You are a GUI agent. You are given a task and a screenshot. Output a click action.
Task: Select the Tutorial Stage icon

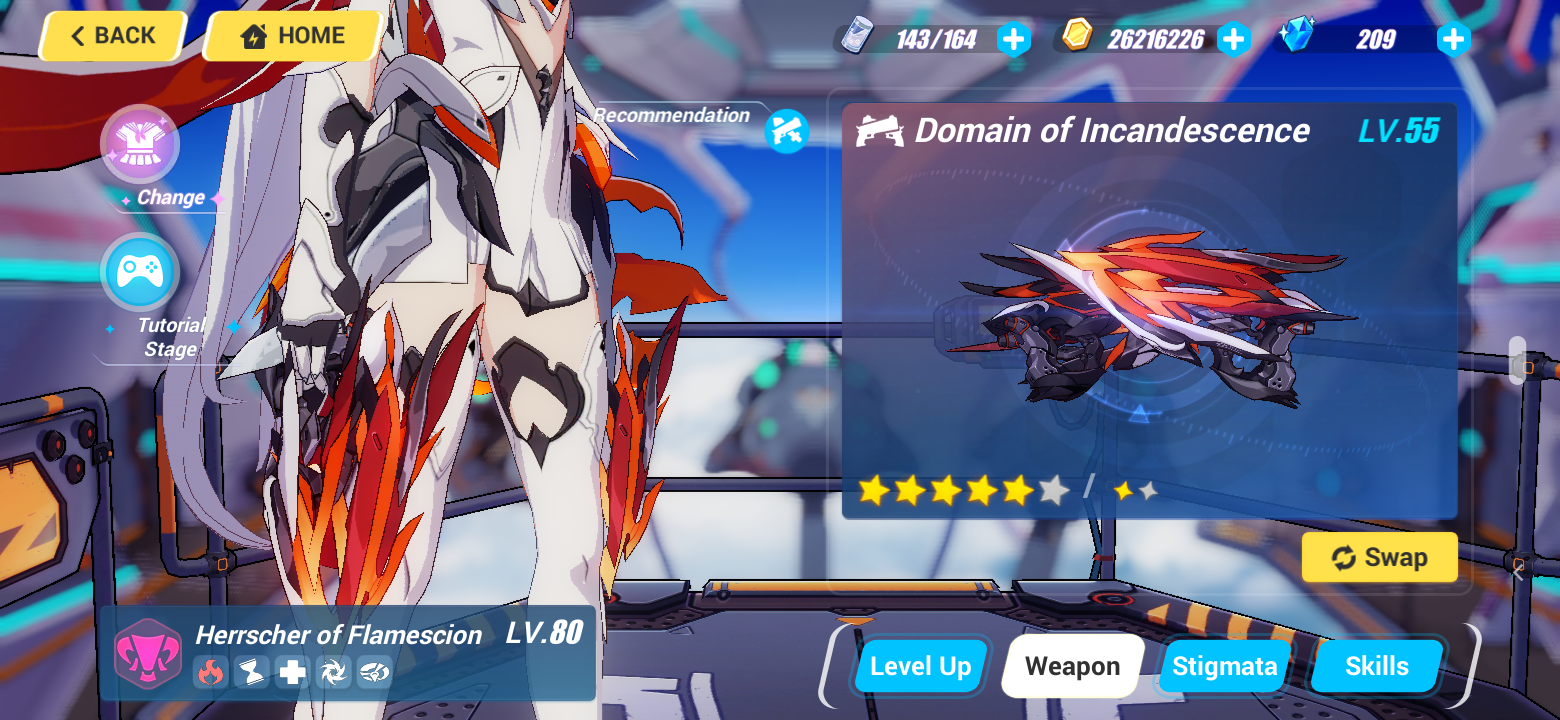point(140,272)
